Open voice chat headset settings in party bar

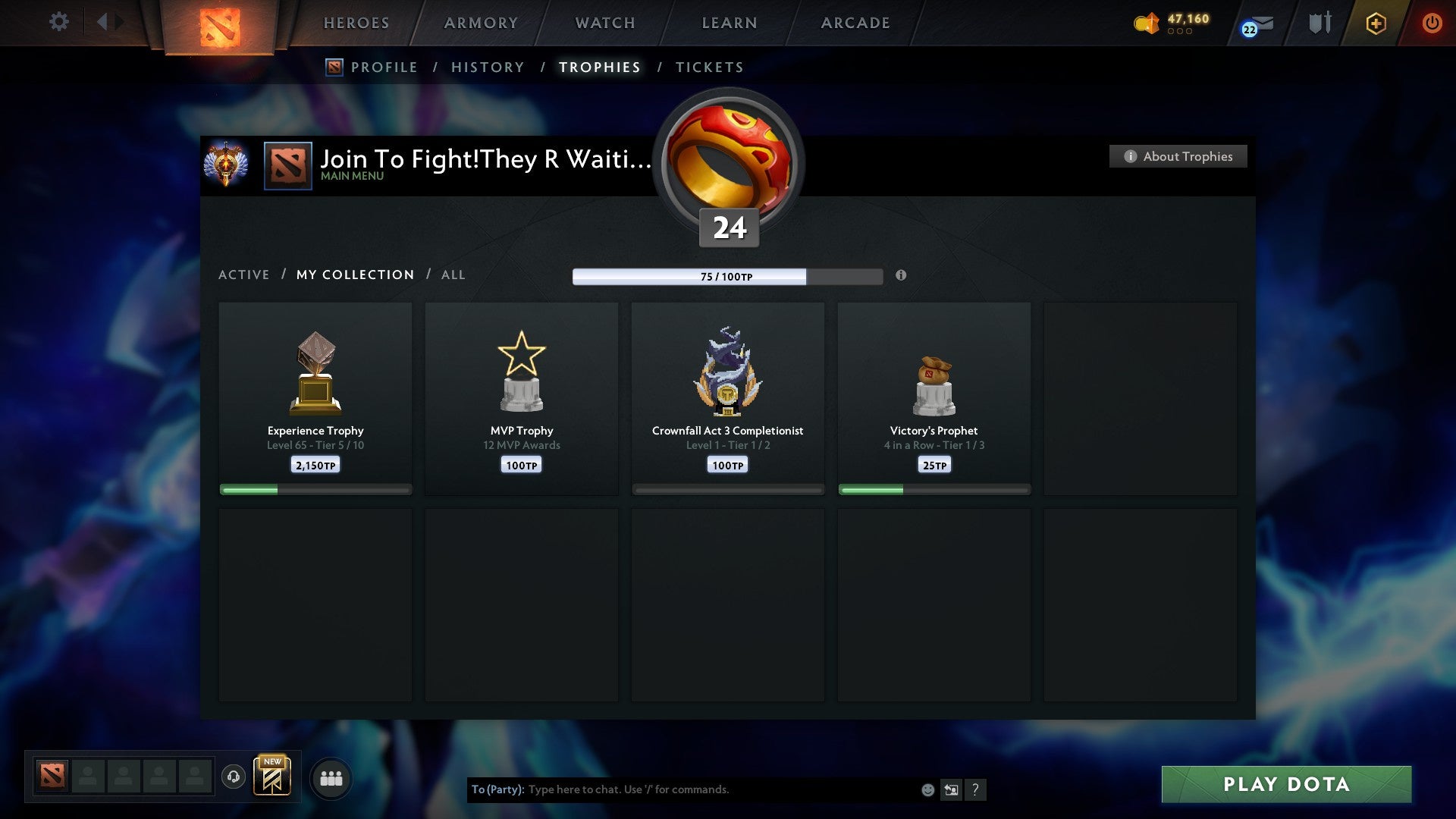(234, 777)
